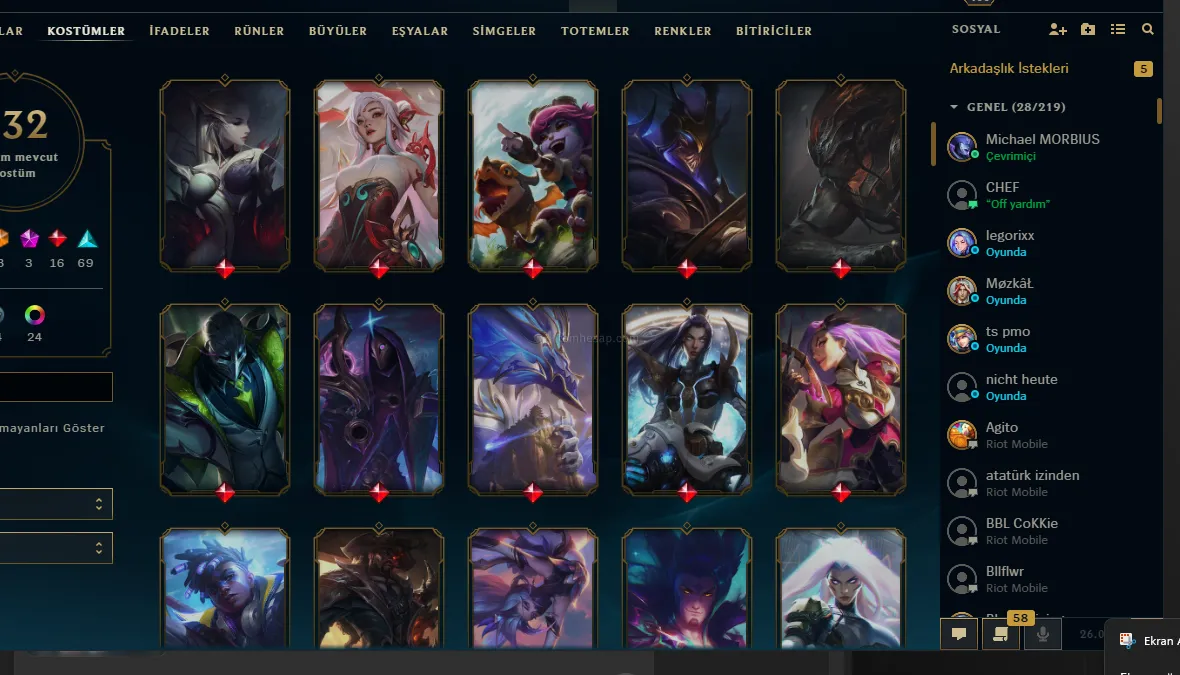Open the TOTEMLER tab
The height and width of the screenshot is (675, 1180).
point(595,31)
